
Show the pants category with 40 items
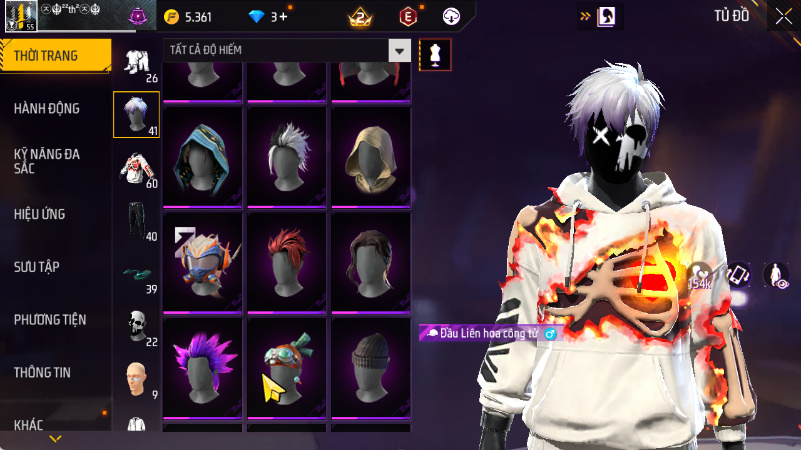click(x=136, y=221)
